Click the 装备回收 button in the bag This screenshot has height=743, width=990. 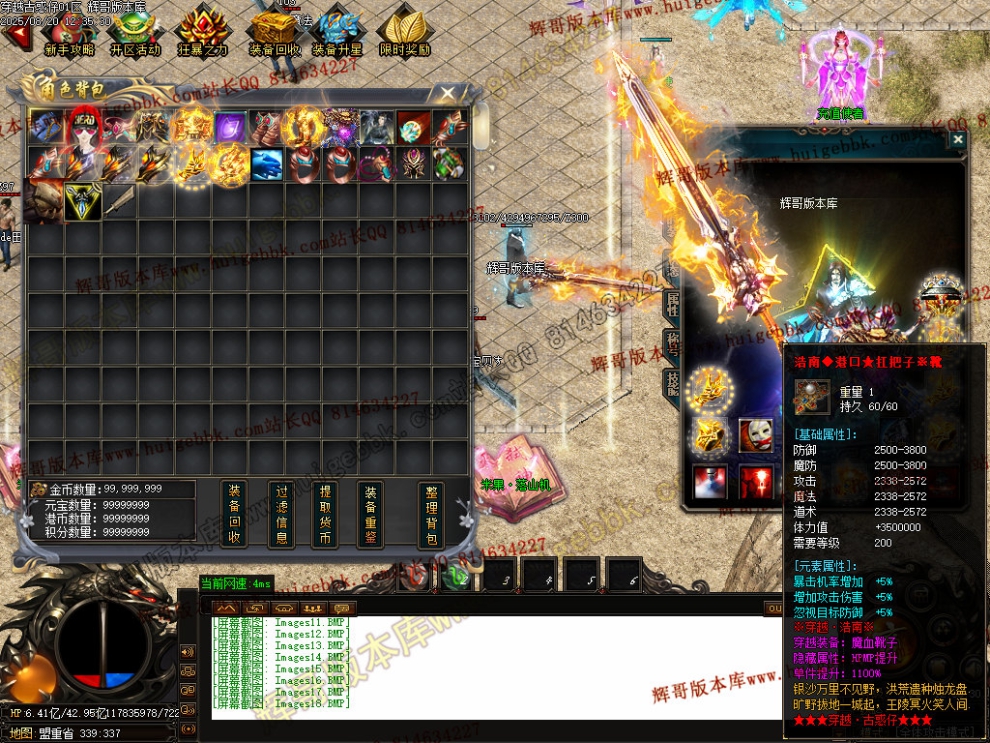pyautogui.click(x=233, y=514)
